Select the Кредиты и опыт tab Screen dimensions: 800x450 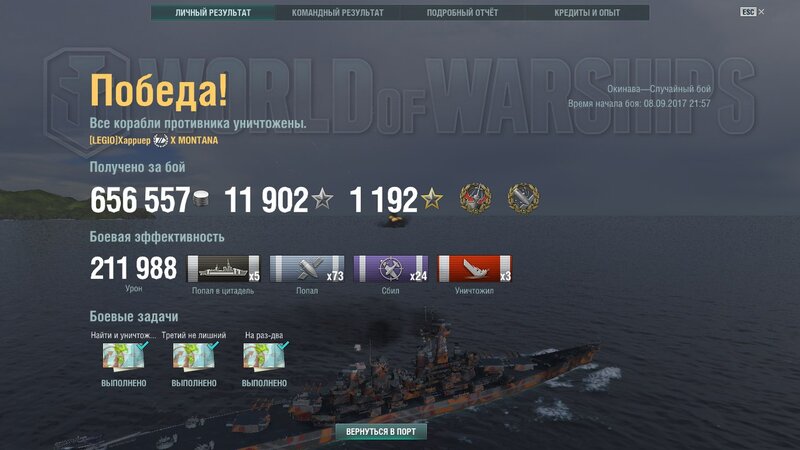[x=586, y=13]
